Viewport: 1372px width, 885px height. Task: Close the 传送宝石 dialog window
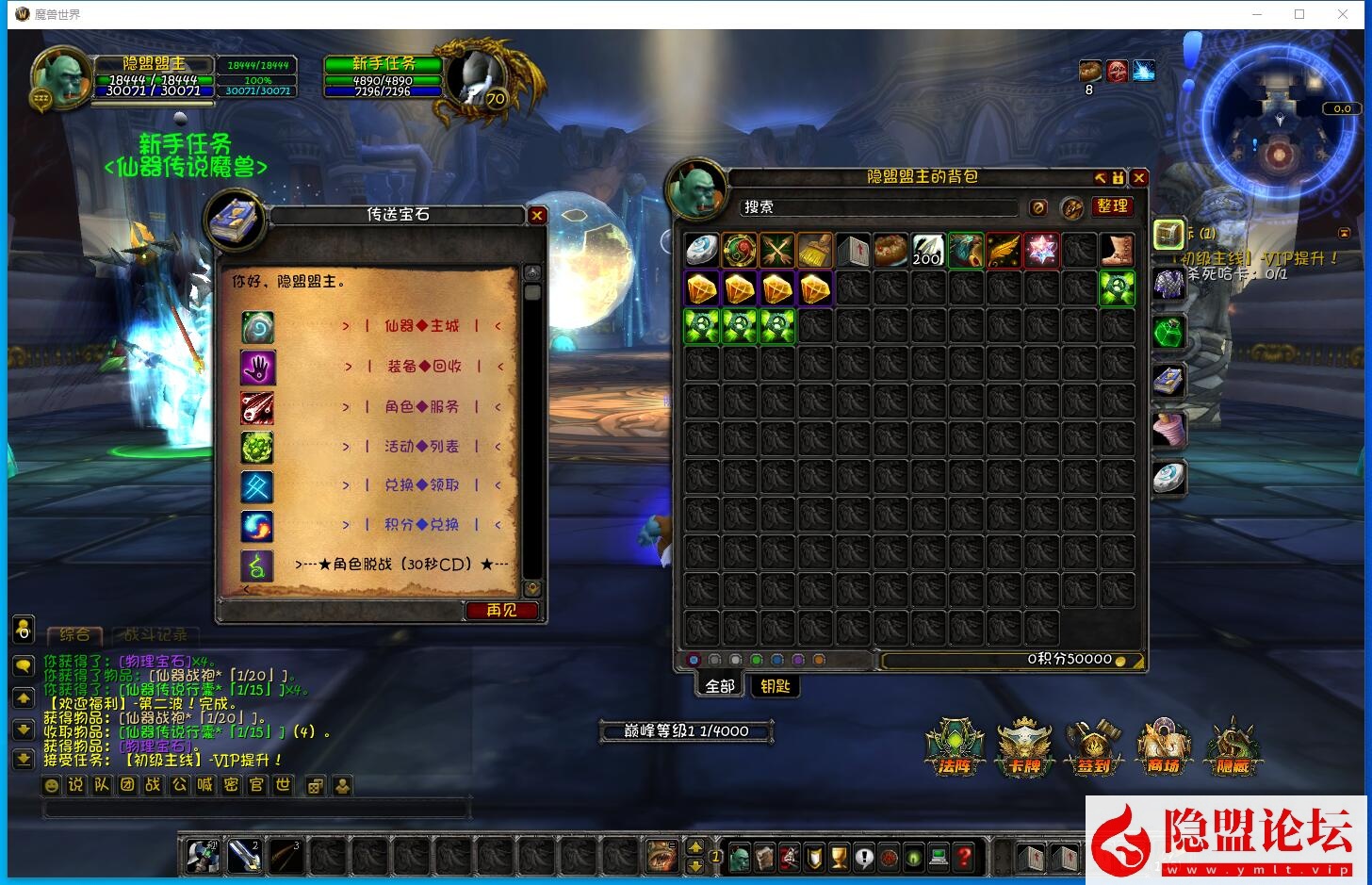coord(537,215)
